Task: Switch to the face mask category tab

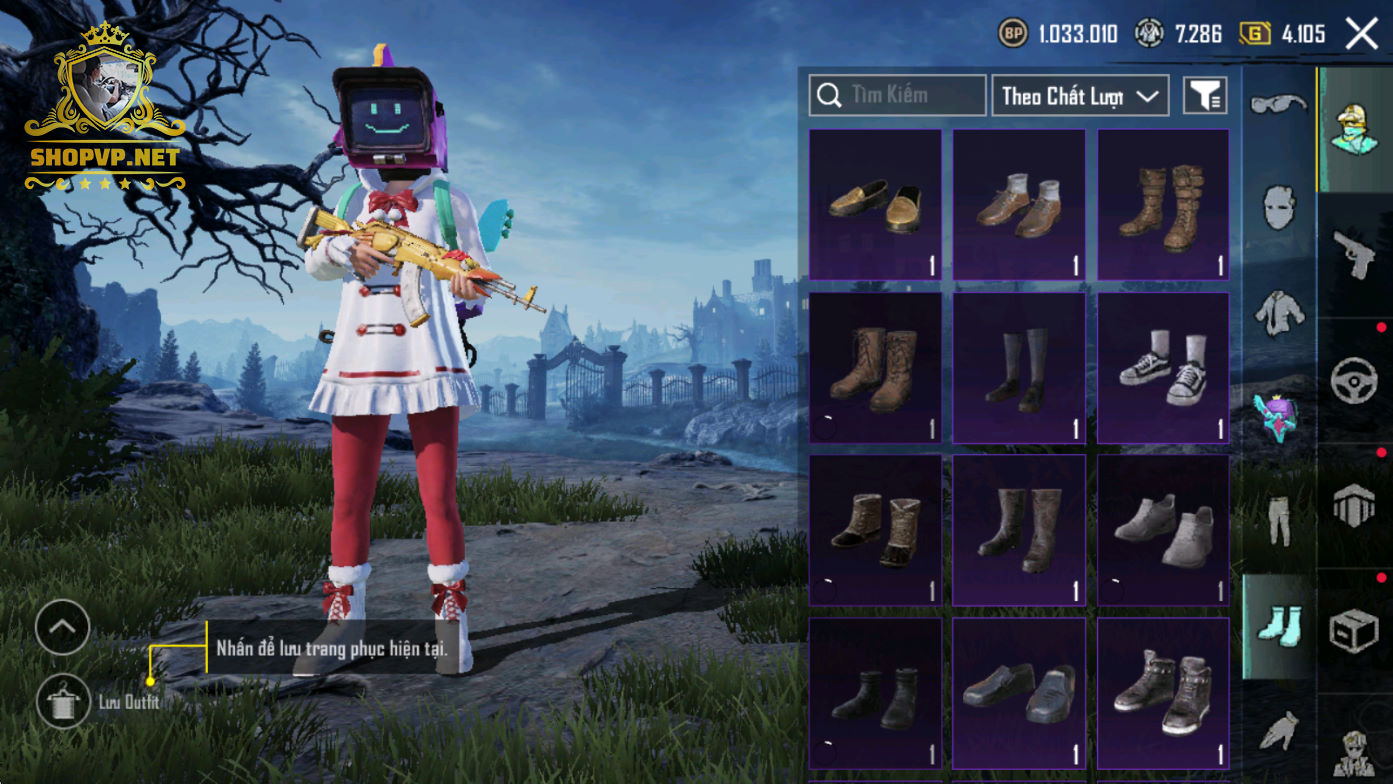Action: [x=1279, y=208]
